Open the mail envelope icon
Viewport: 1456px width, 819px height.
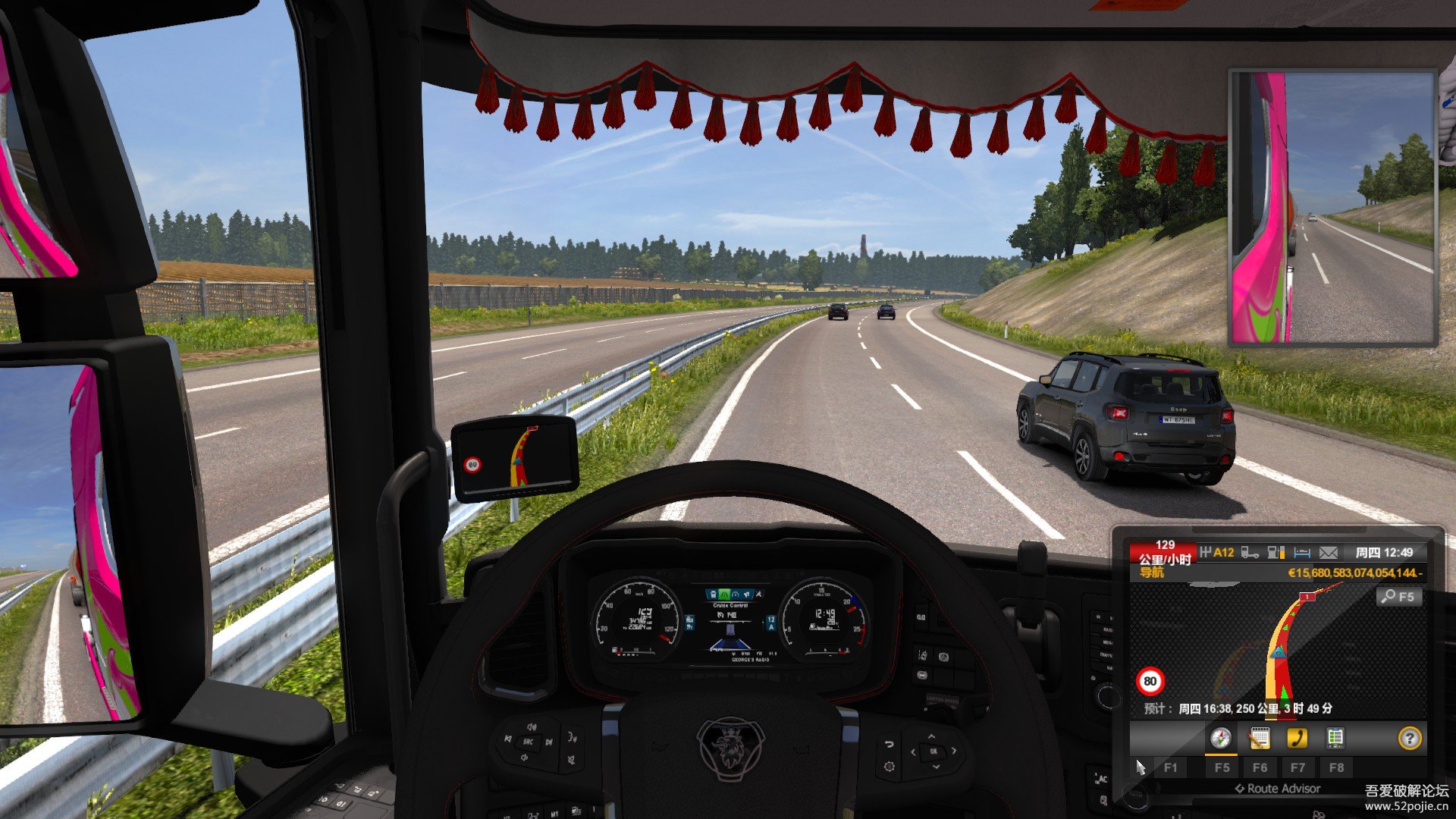click(x=1328, y=553)
